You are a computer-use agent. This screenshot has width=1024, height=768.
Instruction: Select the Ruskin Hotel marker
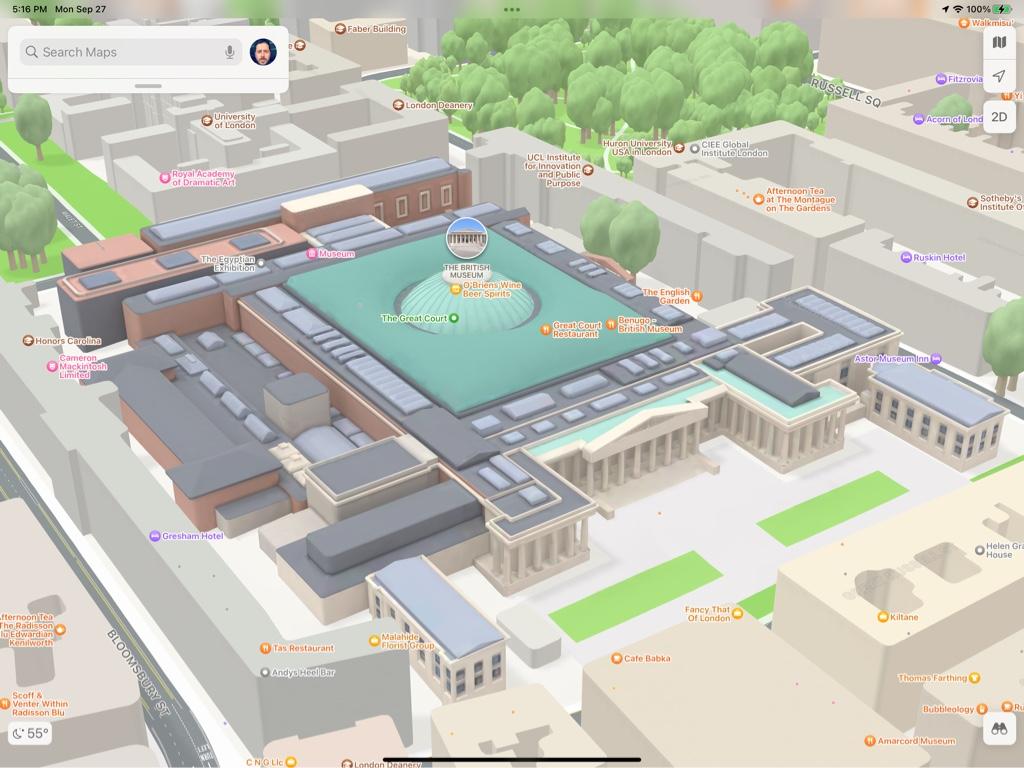click(906, 257)
